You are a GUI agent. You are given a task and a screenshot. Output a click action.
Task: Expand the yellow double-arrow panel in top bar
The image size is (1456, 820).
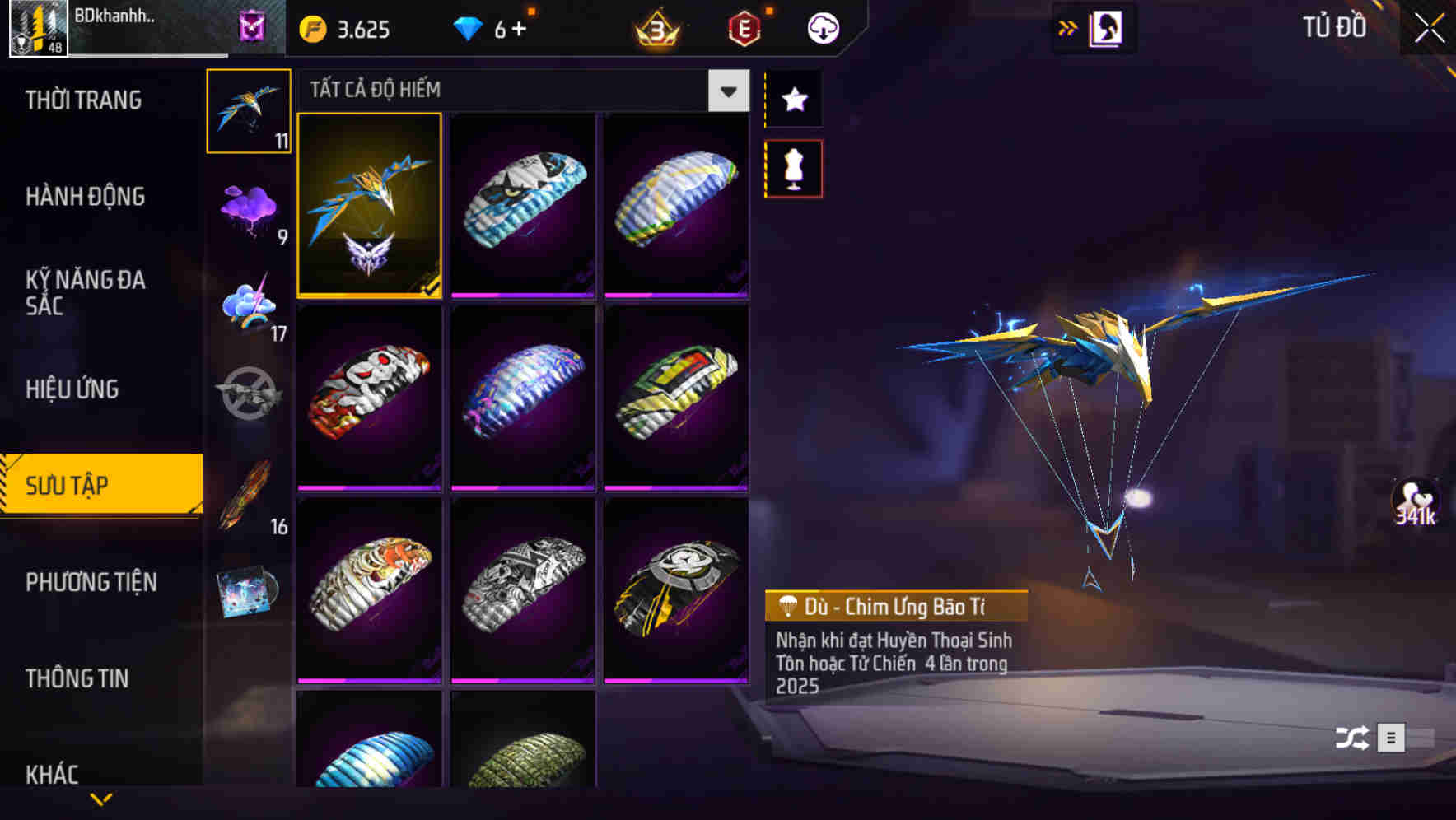(x=1066, y=27)
